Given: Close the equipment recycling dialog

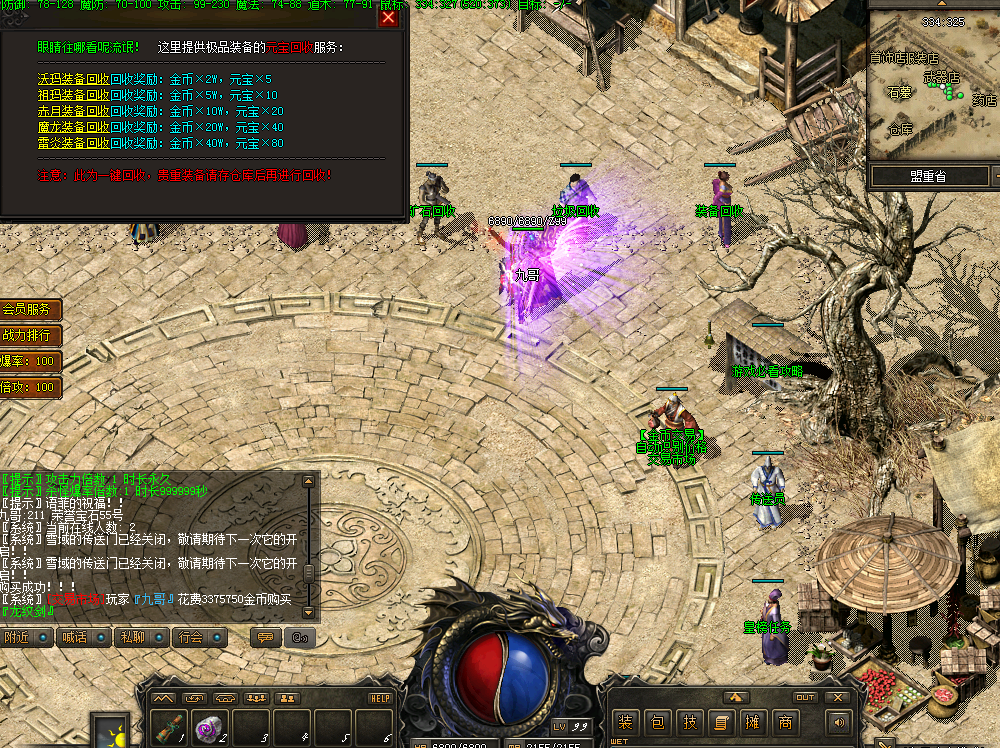Looking at the screenshot, I should 389,17.
